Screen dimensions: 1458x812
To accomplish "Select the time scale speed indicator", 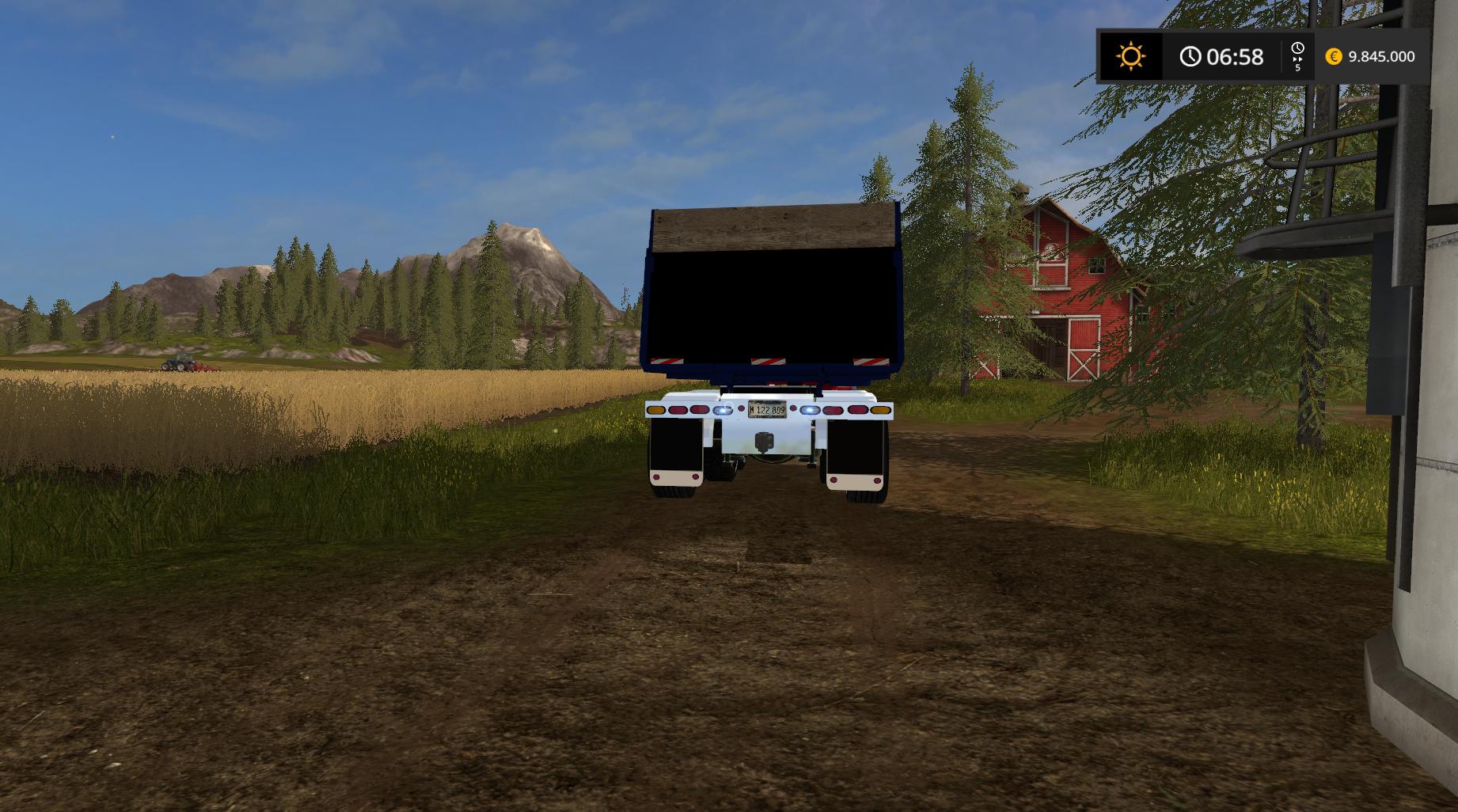I will (1297, 57).
